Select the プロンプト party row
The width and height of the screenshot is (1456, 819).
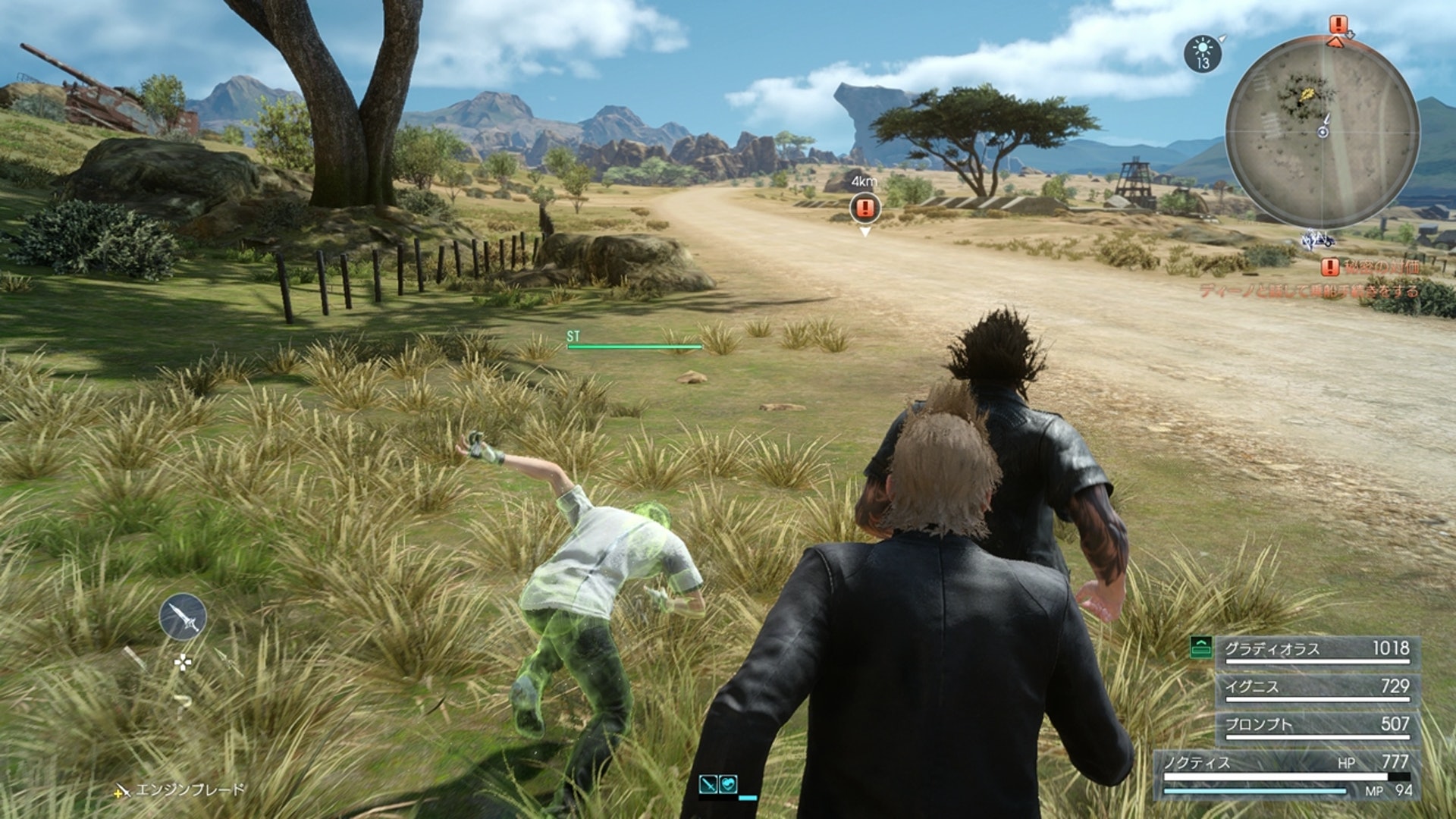1317,726
